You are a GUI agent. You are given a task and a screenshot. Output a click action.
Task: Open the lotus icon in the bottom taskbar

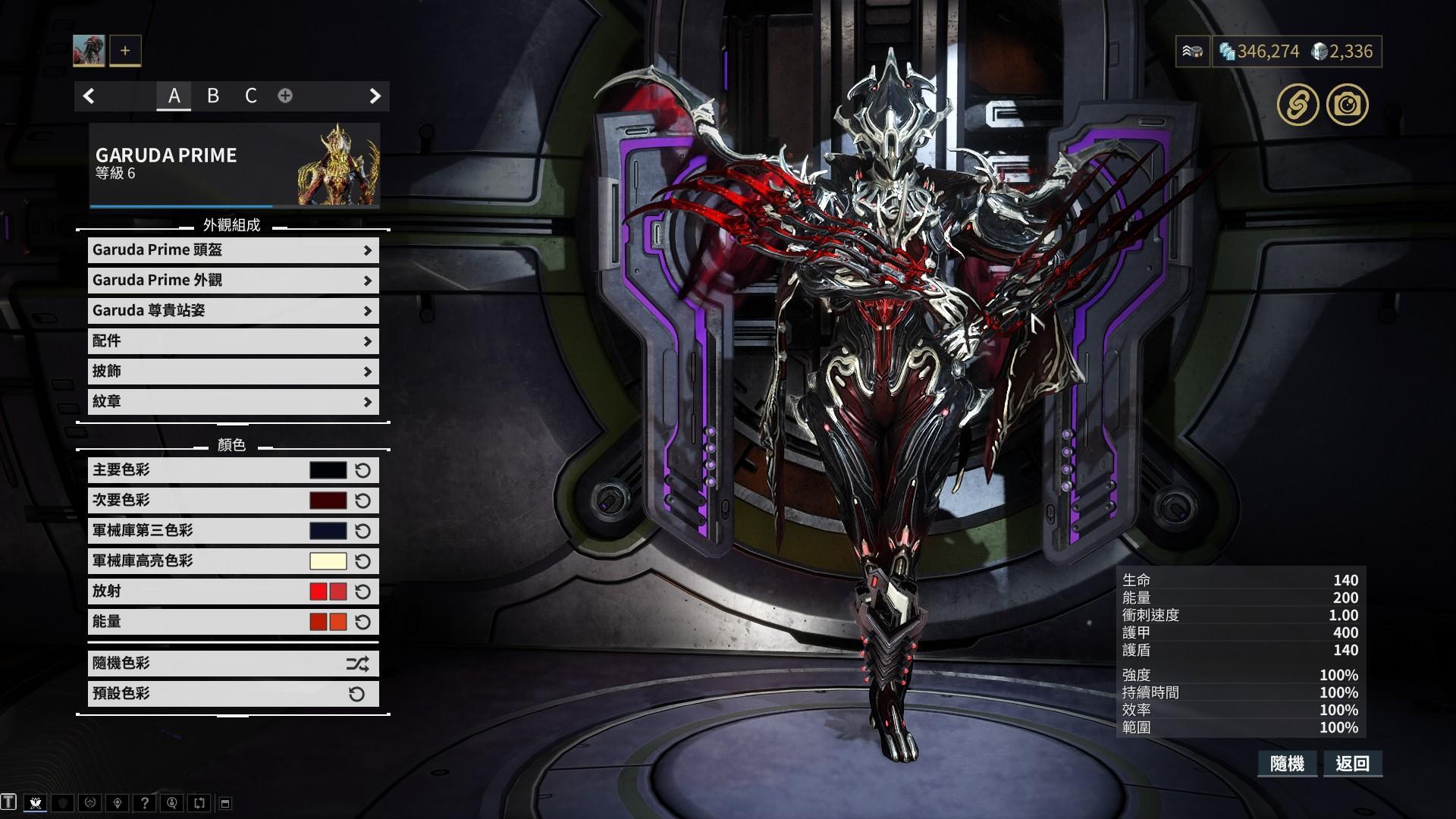[x=36, y=802]
